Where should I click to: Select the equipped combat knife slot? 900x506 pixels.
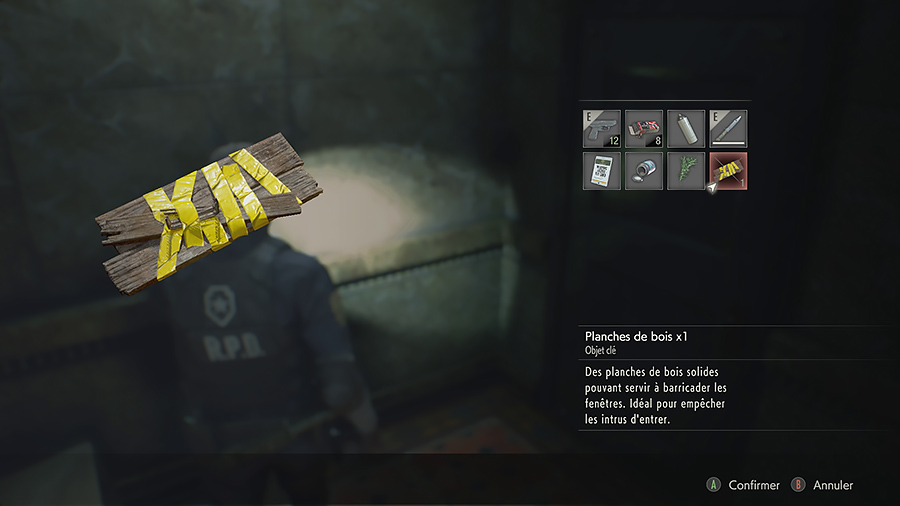(x=728, y=129)
